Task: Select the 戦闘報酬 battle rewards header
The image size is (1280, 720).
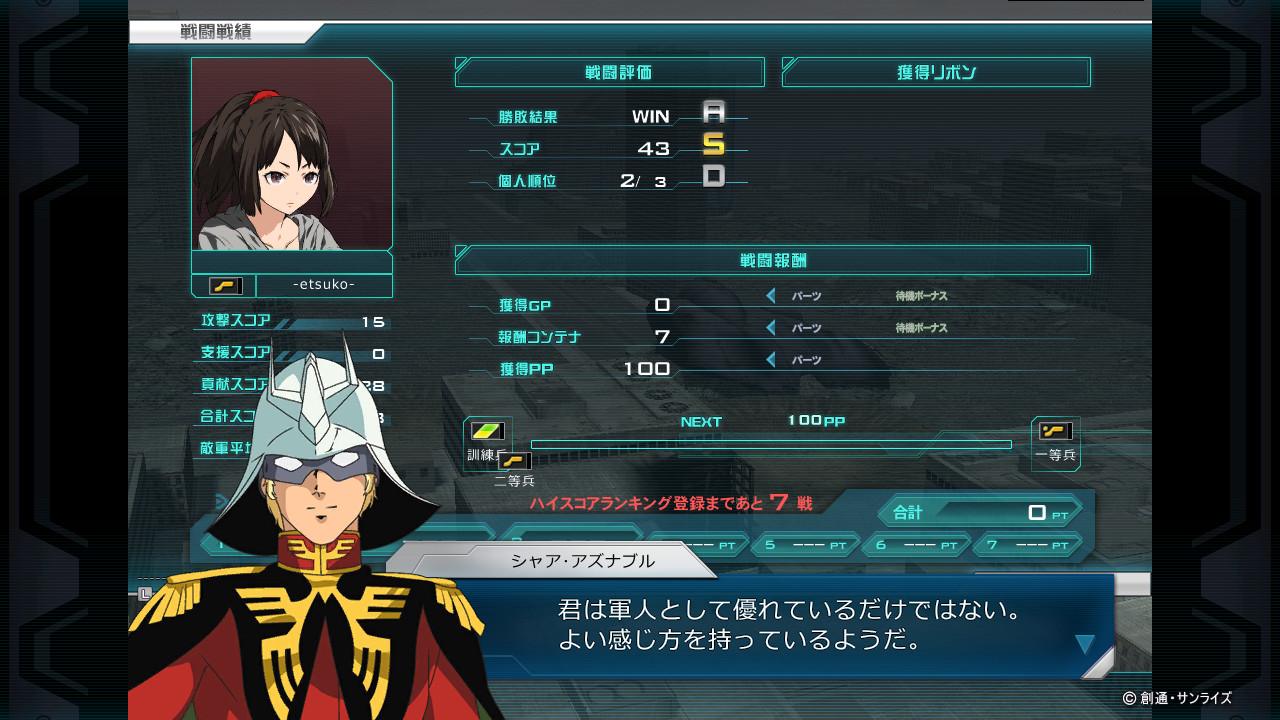Action: (x=772, y=260)
